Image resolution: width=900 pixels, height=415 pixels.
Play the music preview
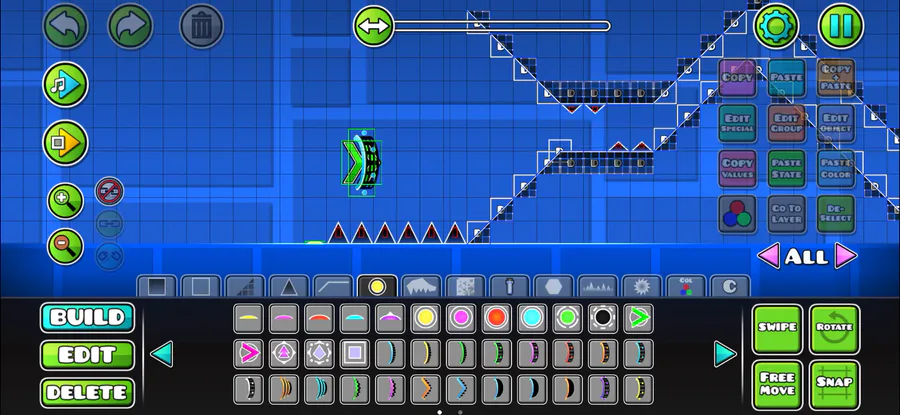(65, 84)
